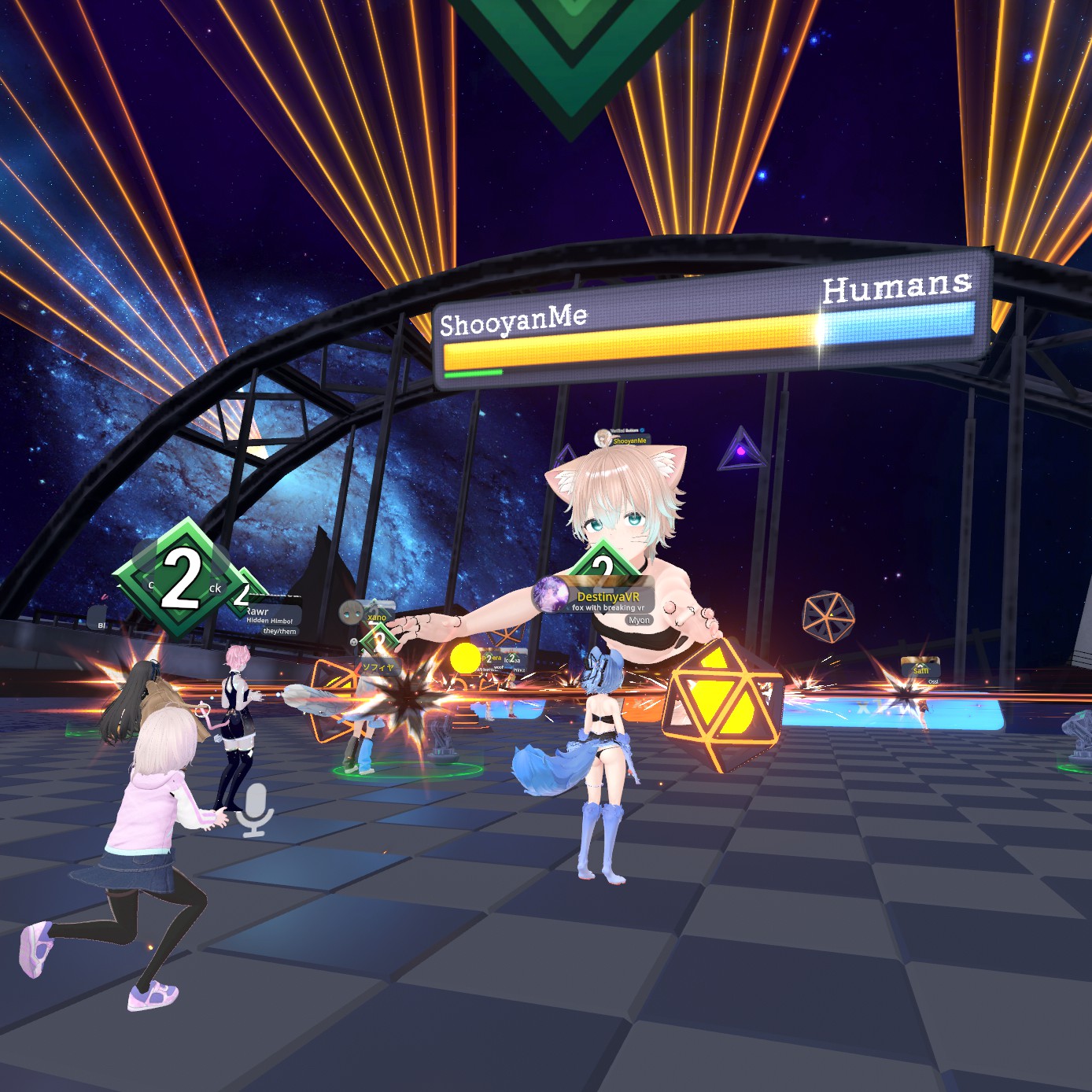The image size is (1092, 1092).
Task: Click DestinyaVR's purple profile icon
Action: [x=550, y=595]
